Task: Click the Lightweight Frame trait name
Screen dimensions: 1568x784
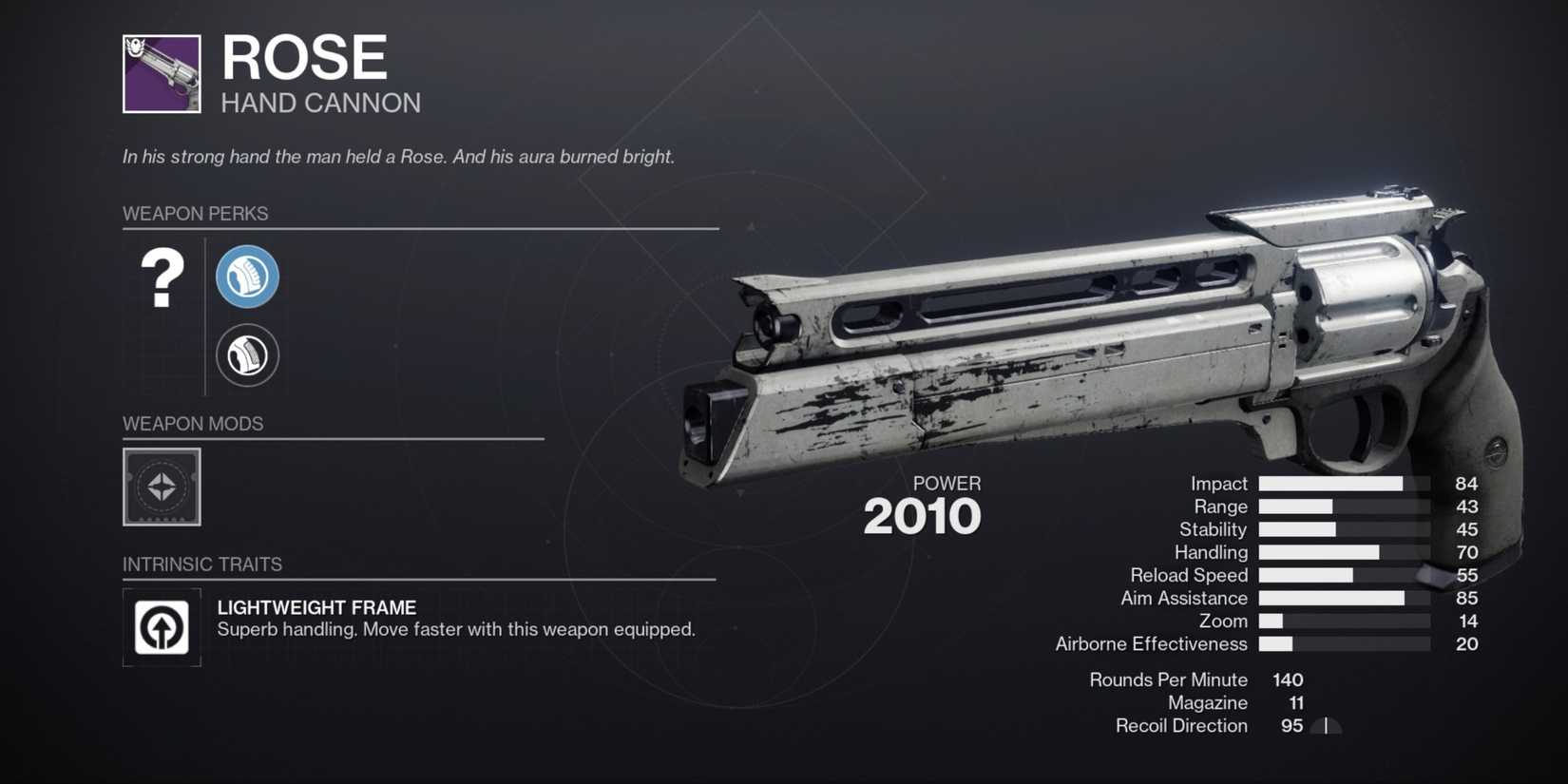Action: 316,607
